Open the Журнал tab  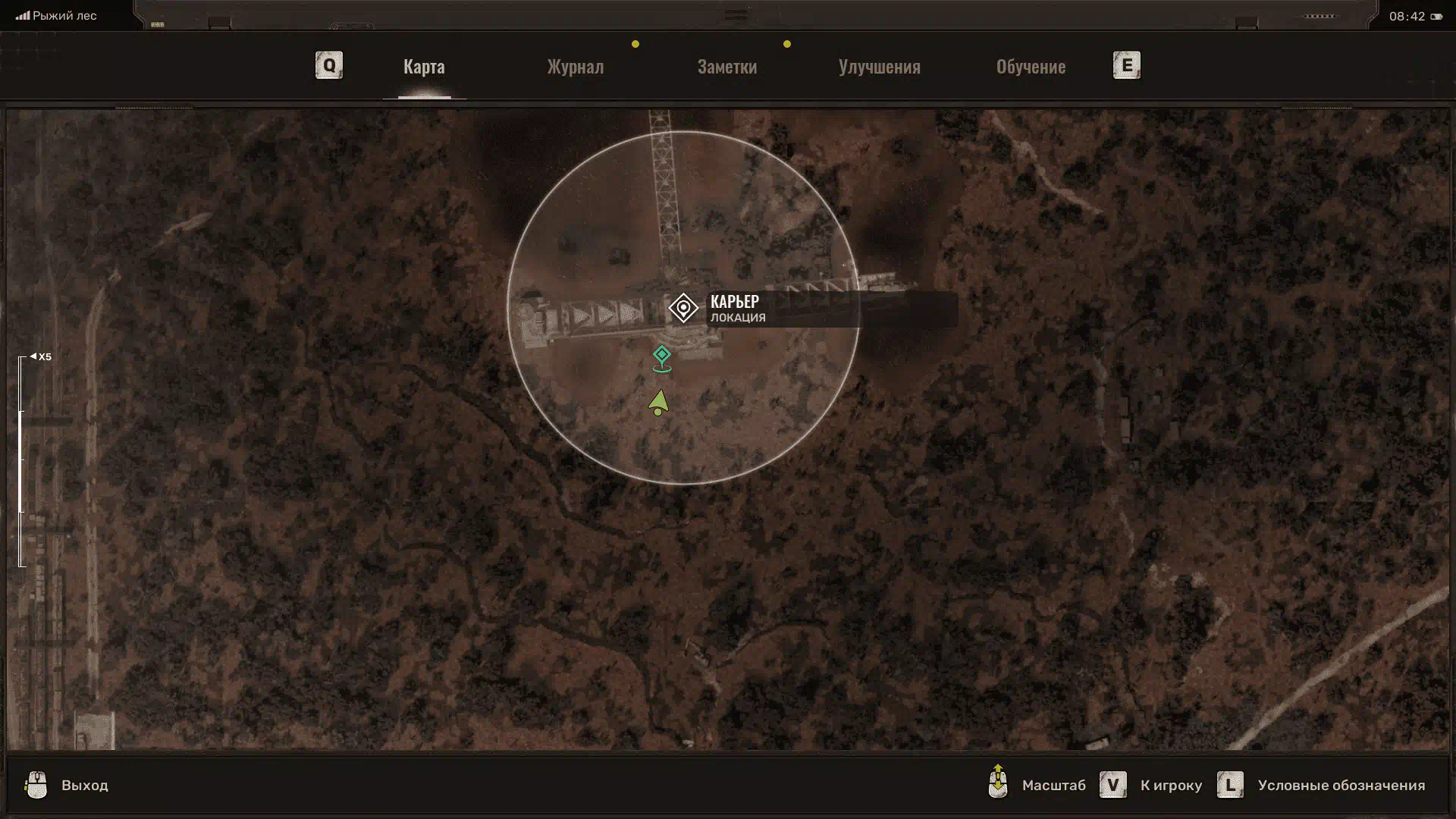coord(576,67)
